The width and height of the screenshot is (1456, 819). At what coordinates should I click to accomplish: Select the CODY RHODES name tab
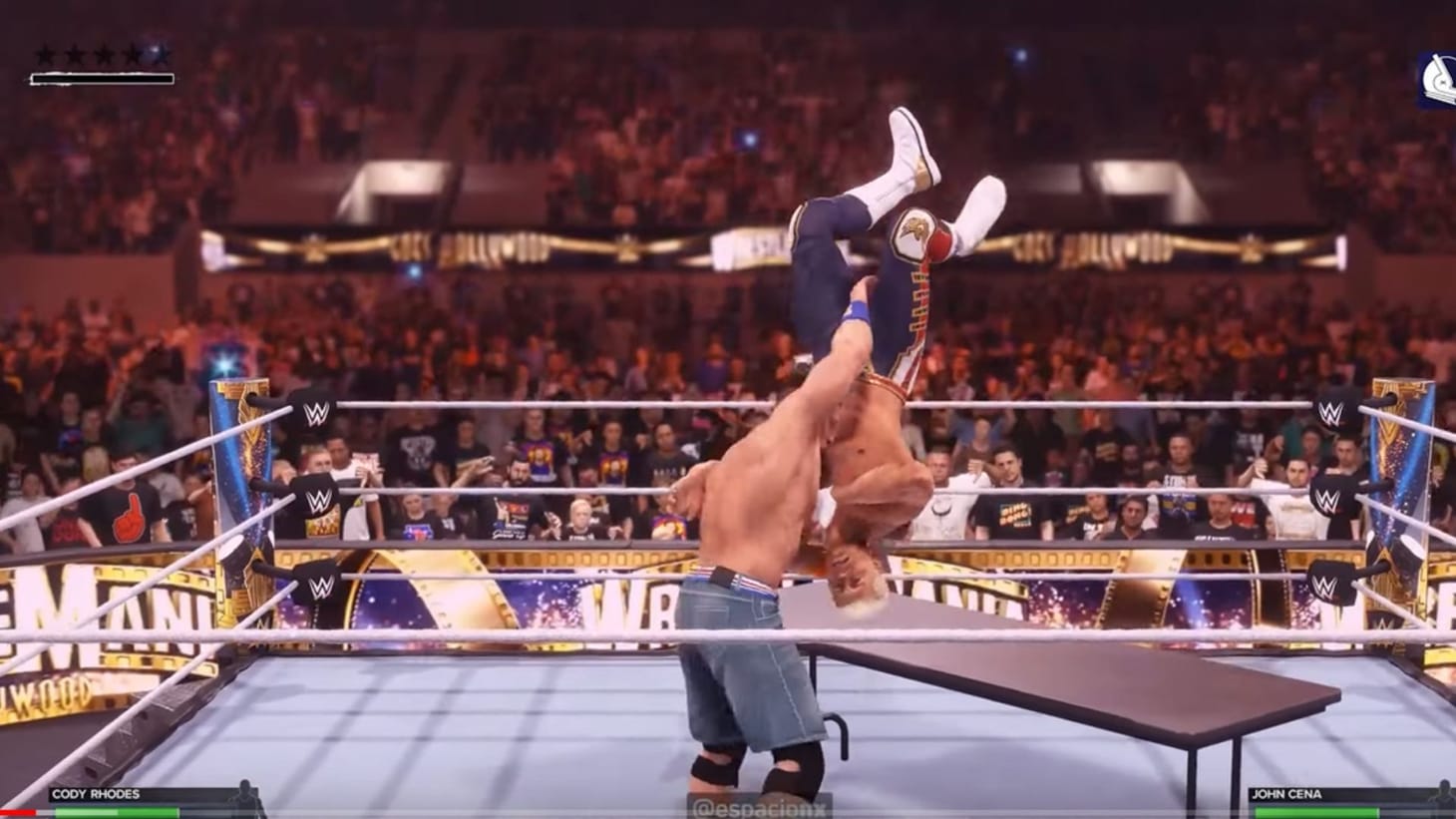pos(95,794)
